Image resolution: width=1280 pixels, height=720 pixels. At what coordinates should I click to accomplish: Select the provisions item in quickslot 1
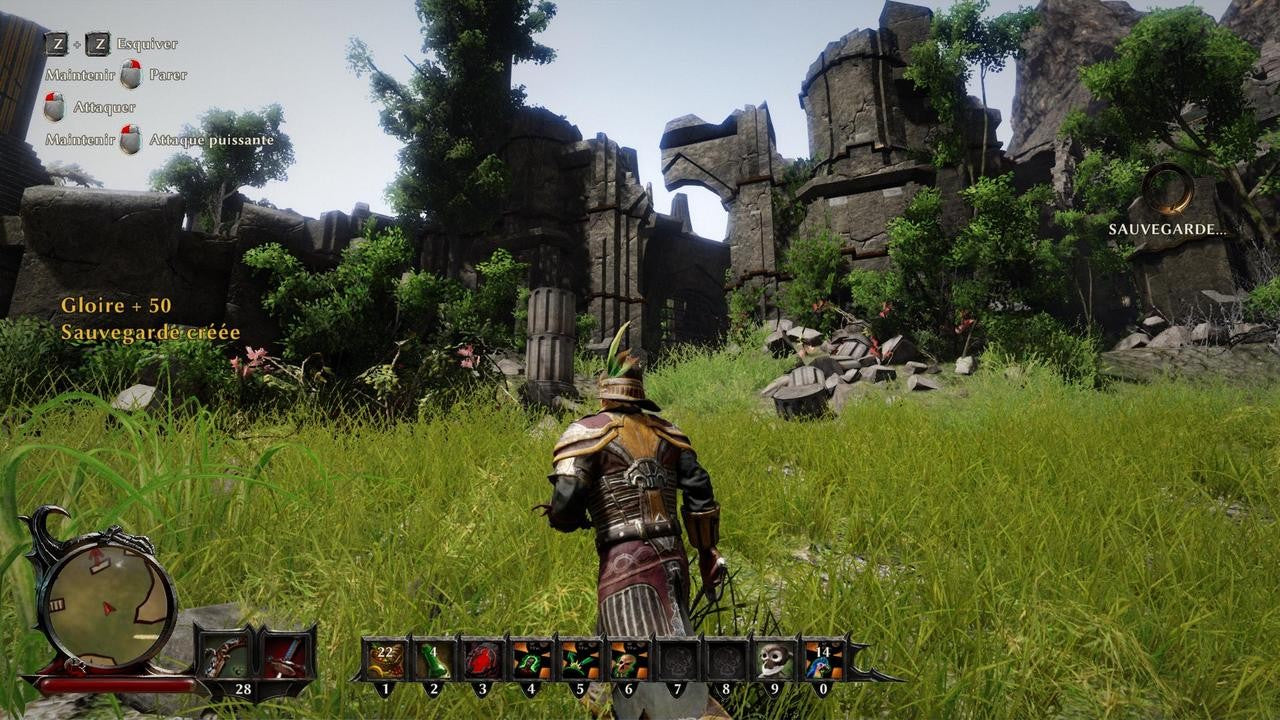pos(386,660)
